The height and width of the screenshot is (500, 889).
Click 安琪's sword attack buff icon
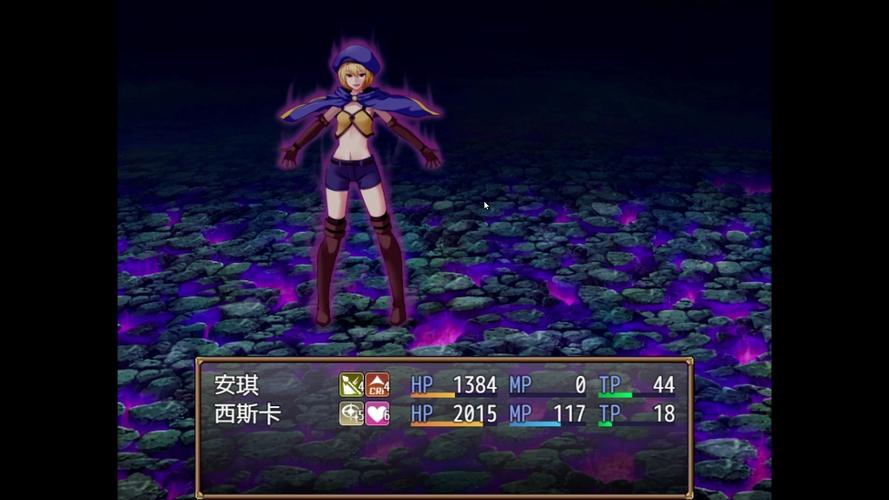pos(351,385)
